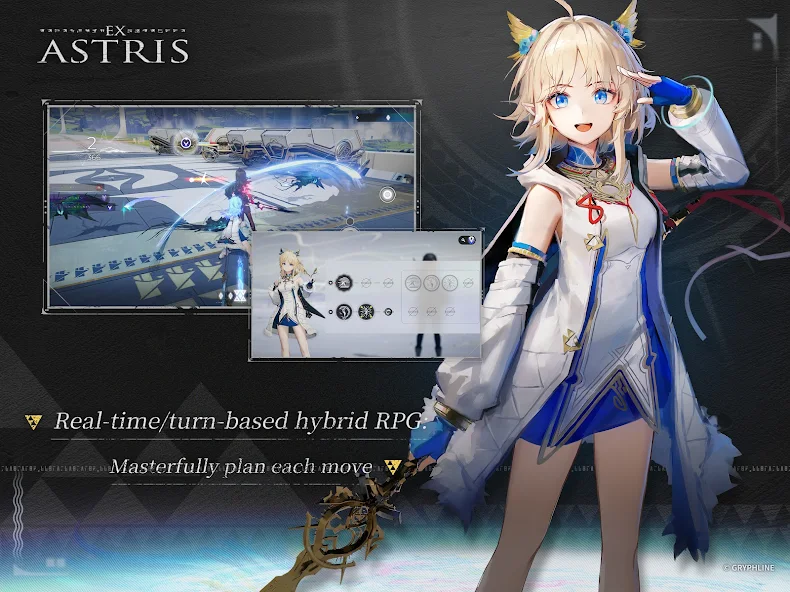The image size is (790, 592).
Task: Toggle the pill switch atop the skill panel
Action: click(x=465, y=241)
